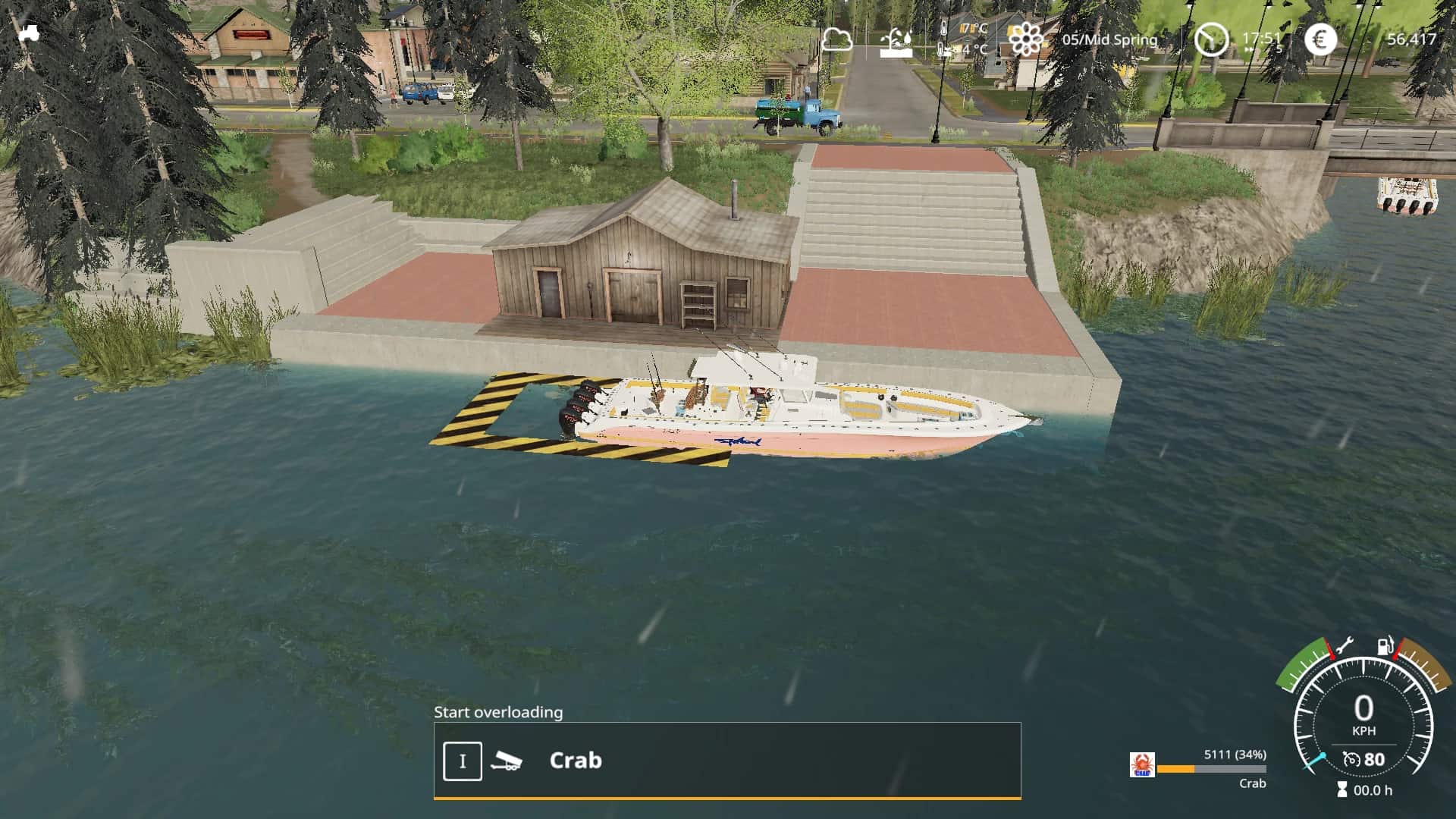Select the game clock icon
1456x819 pixels.
tap(1211, 39)
